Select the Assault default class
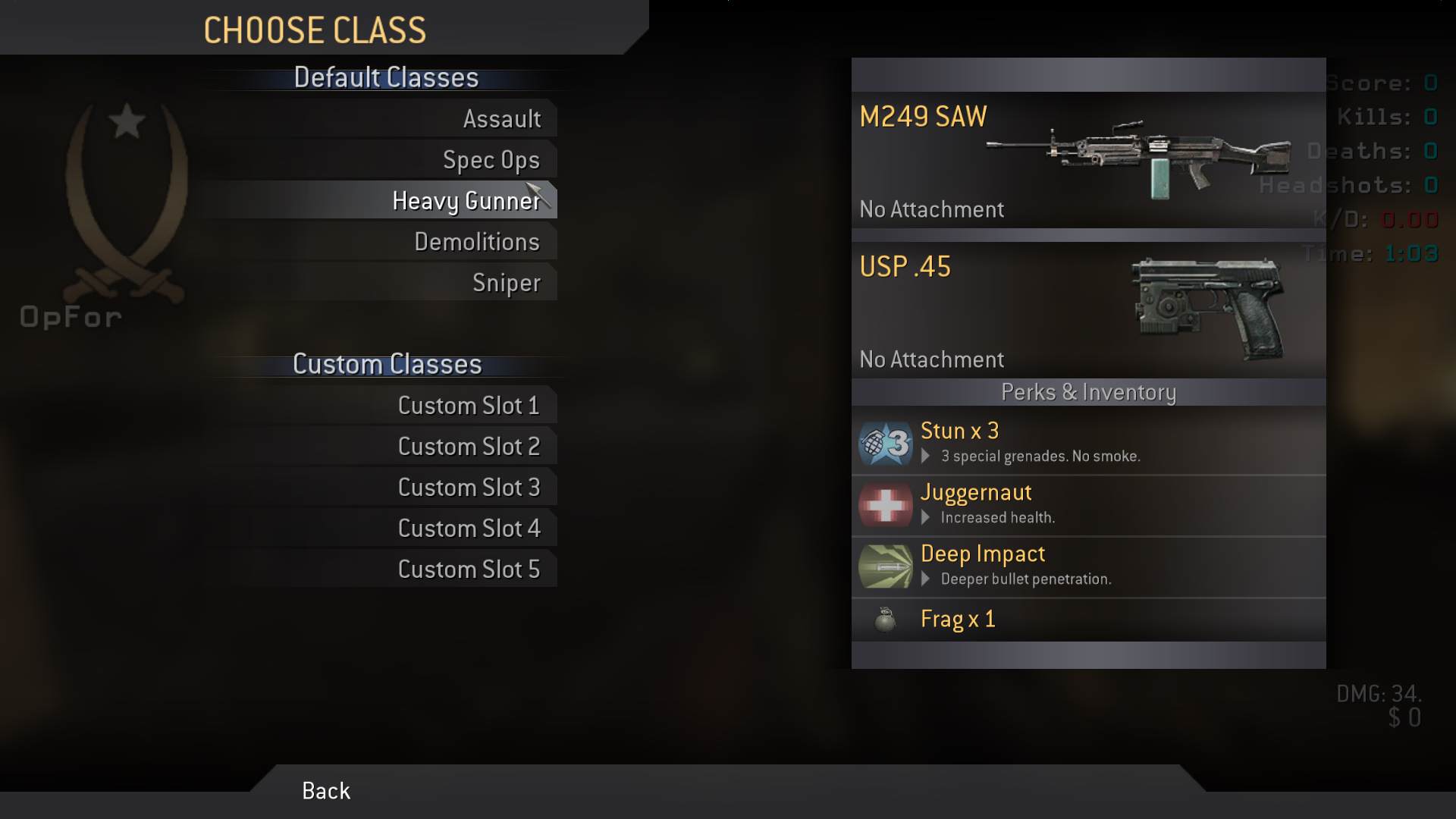Viewport: 1456px width, 819px height. (501, 119)
